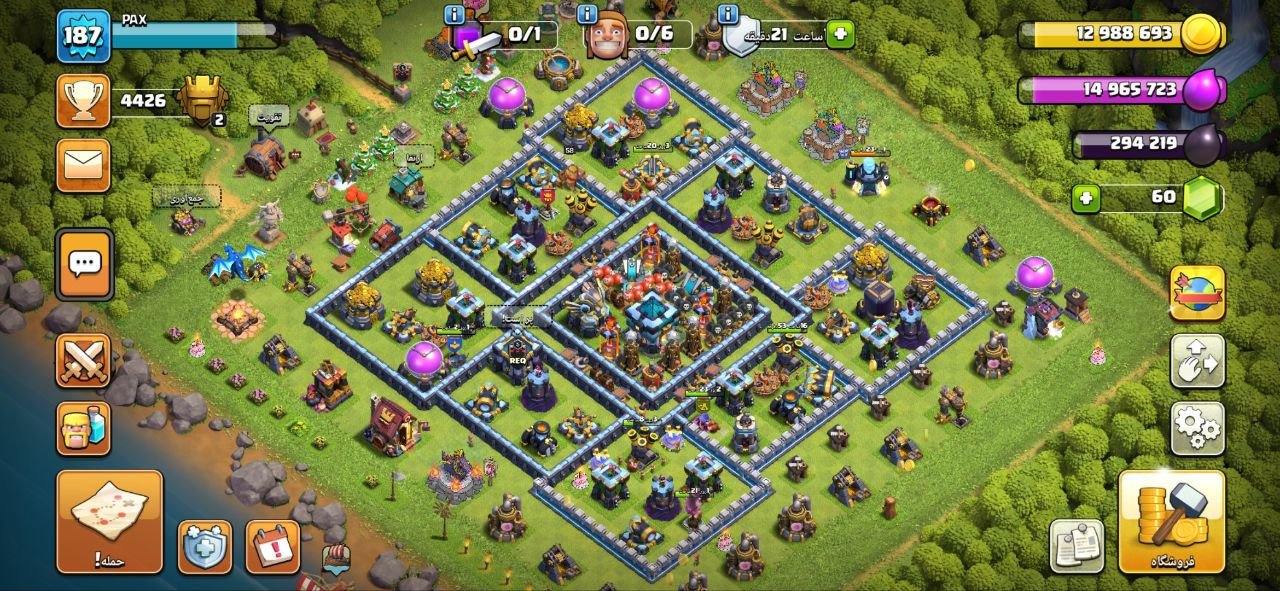Viewport: 1280px width, 591px height.
Task: Show info for the sword army counter
Action: click(454, 14)
